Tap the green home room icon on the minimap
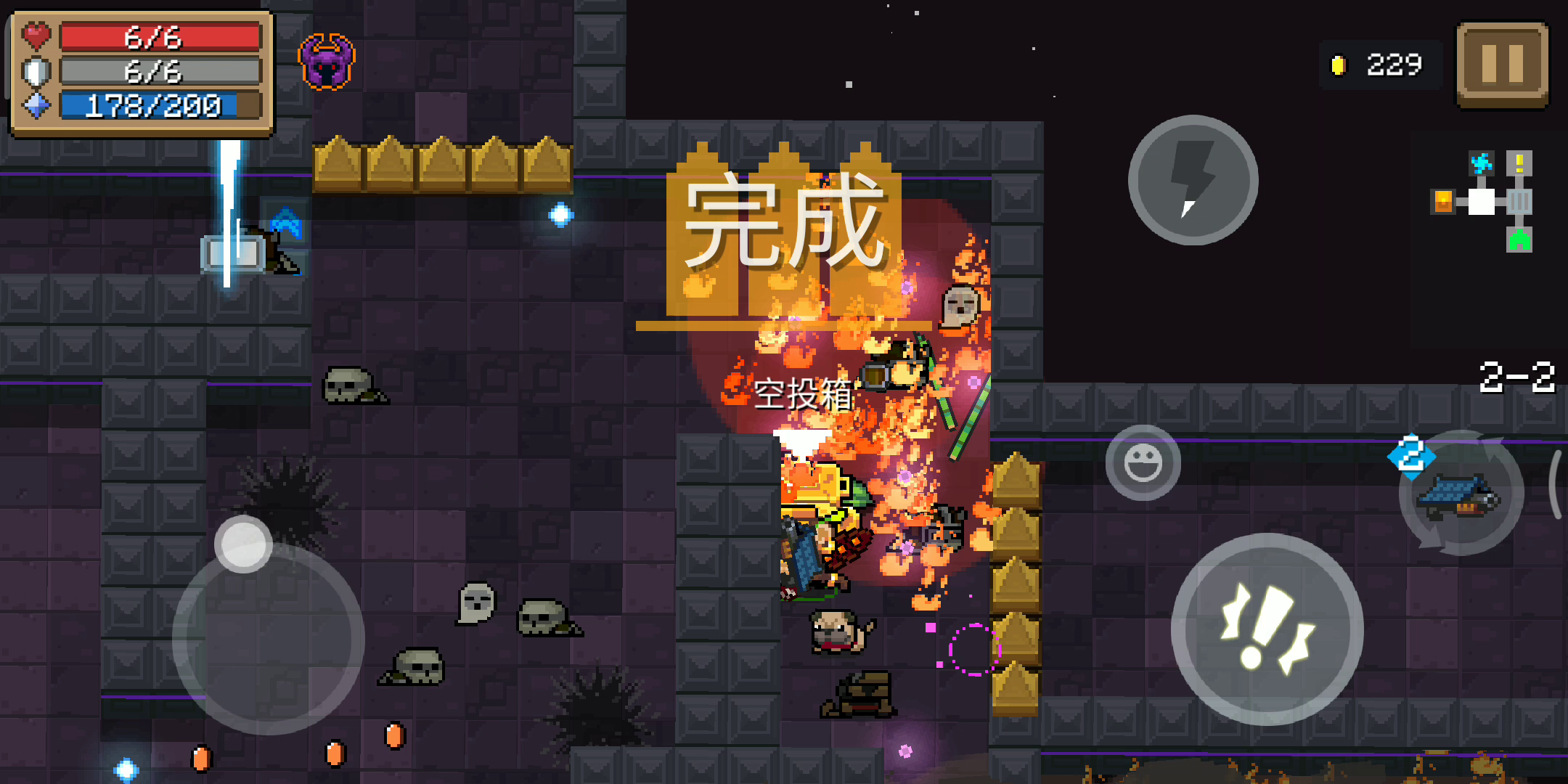The width and height of the screenshot is (1568, 784). (1519, 240)
